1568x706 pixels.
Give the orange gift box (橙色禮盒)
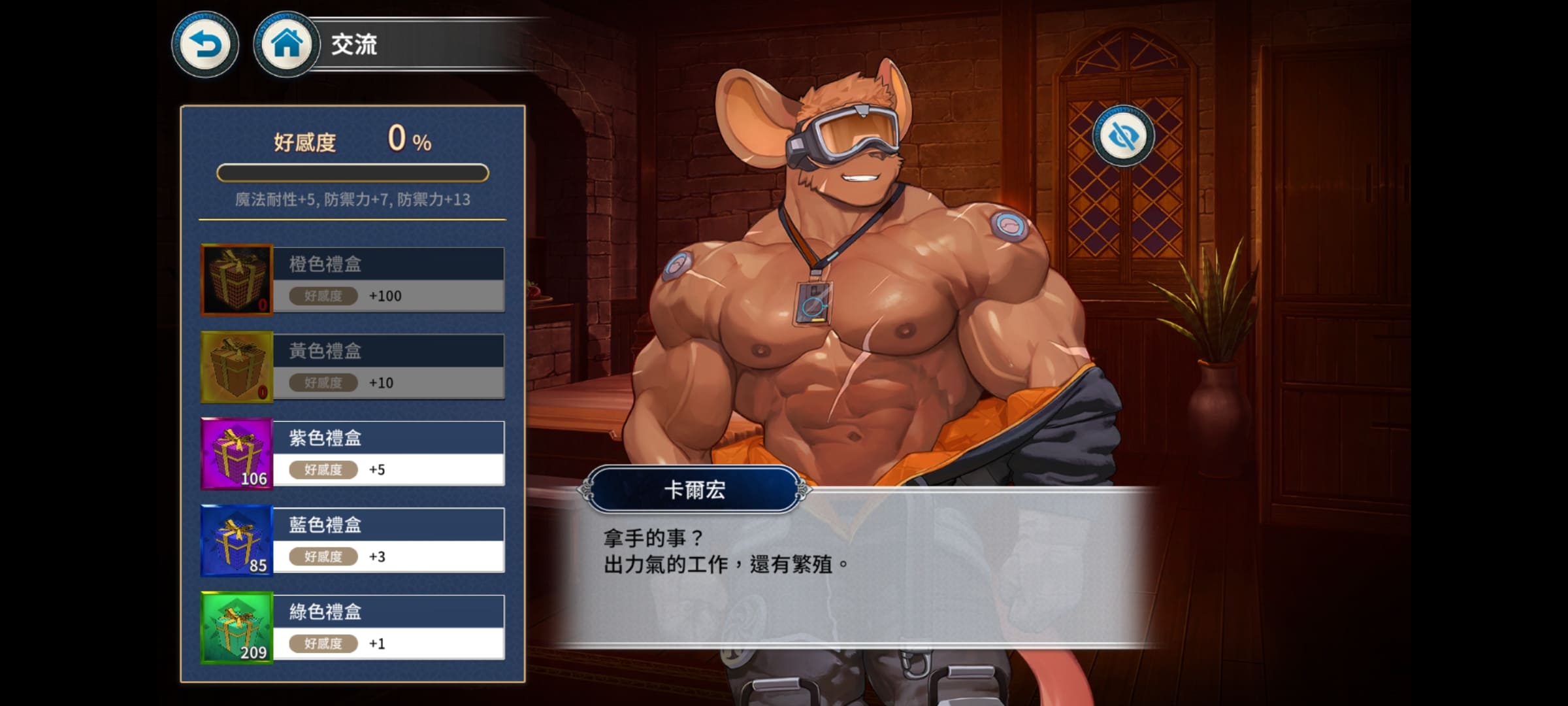pos(353,280)
